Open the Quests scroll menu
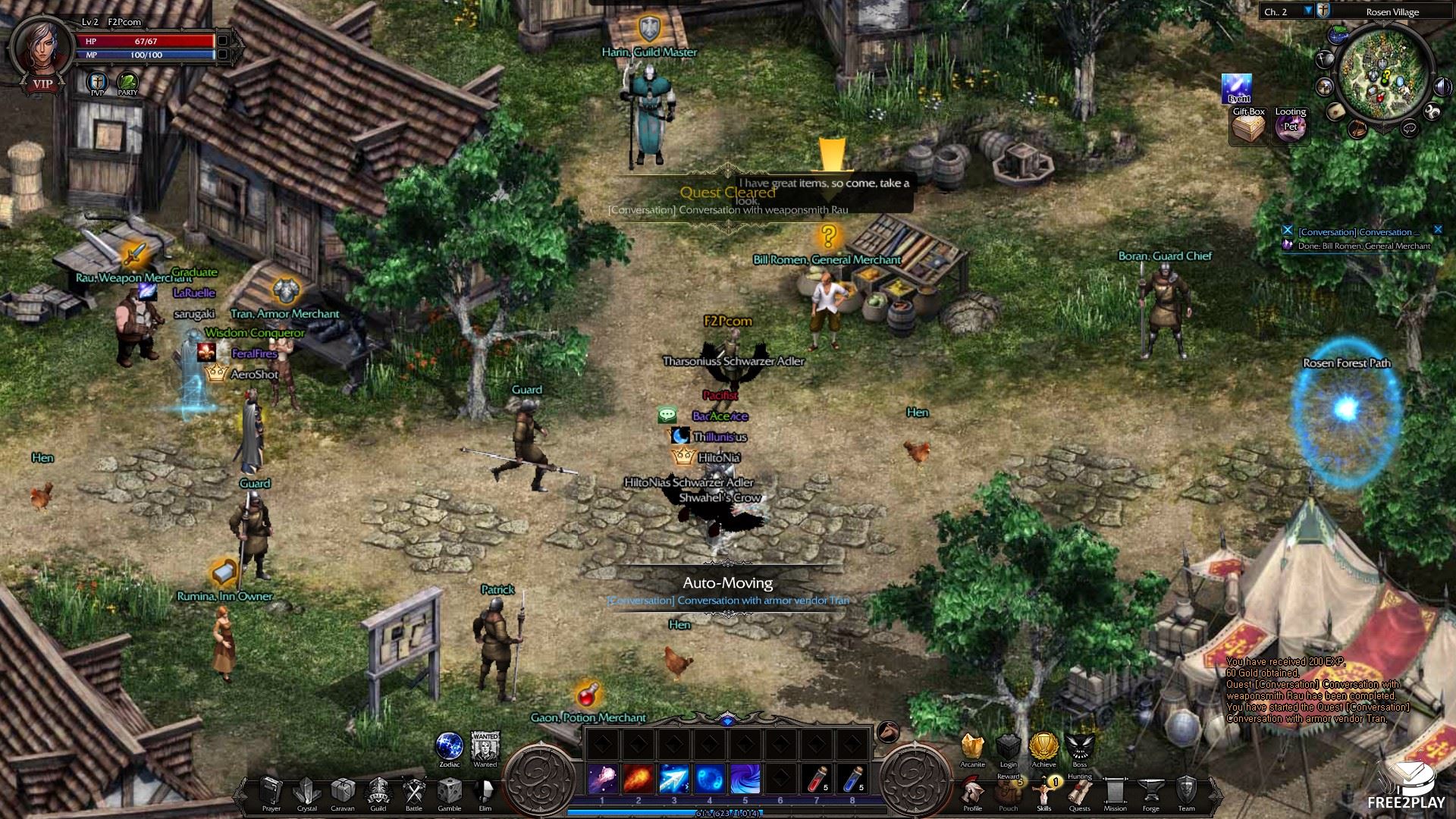 pyautogui.click(x=1079, y=792)
